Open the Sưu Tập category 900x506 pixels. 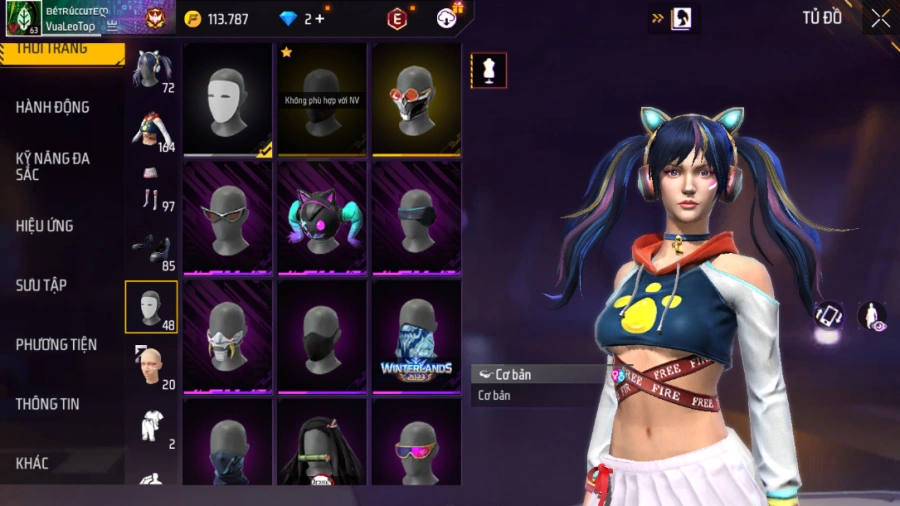point(41,285)
